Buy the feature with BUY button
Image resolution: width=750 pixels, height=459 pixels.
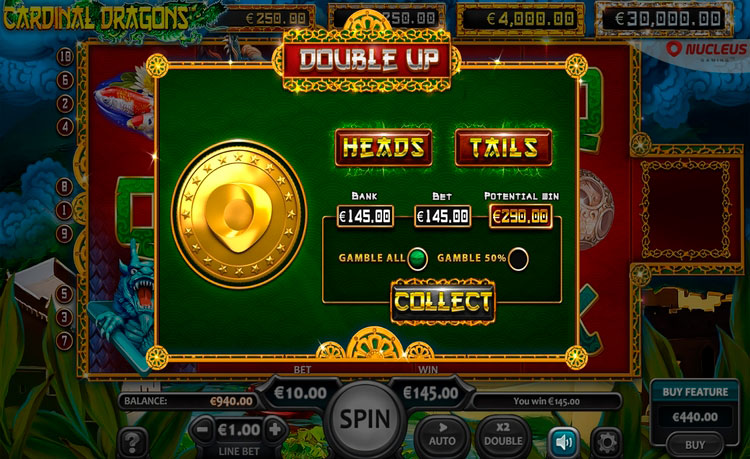pyautogui.click(x=695, y=444)
